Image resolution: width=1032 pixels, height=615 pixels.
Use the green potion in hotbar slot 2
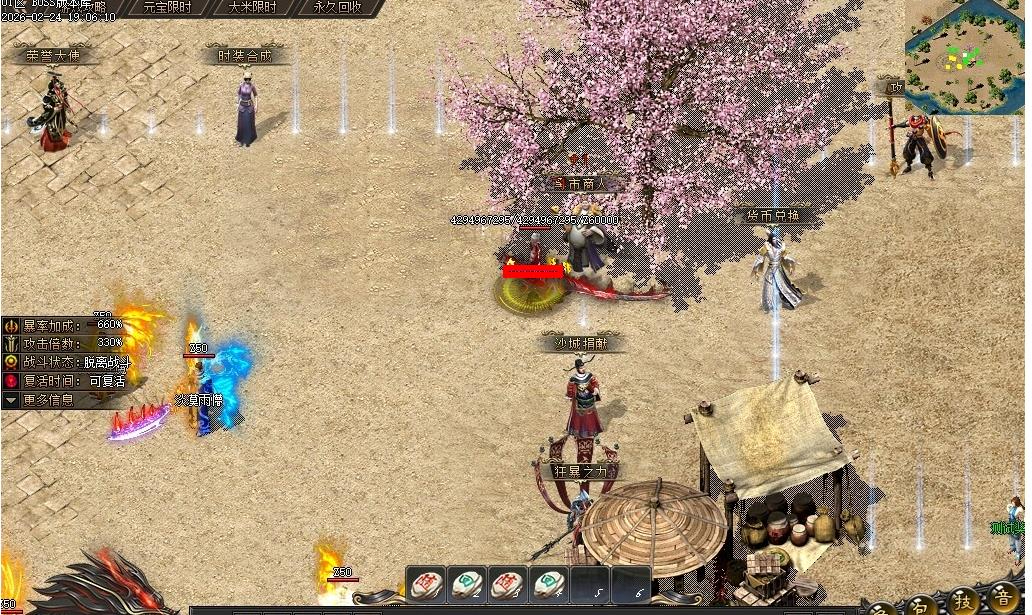pos(468,583)
